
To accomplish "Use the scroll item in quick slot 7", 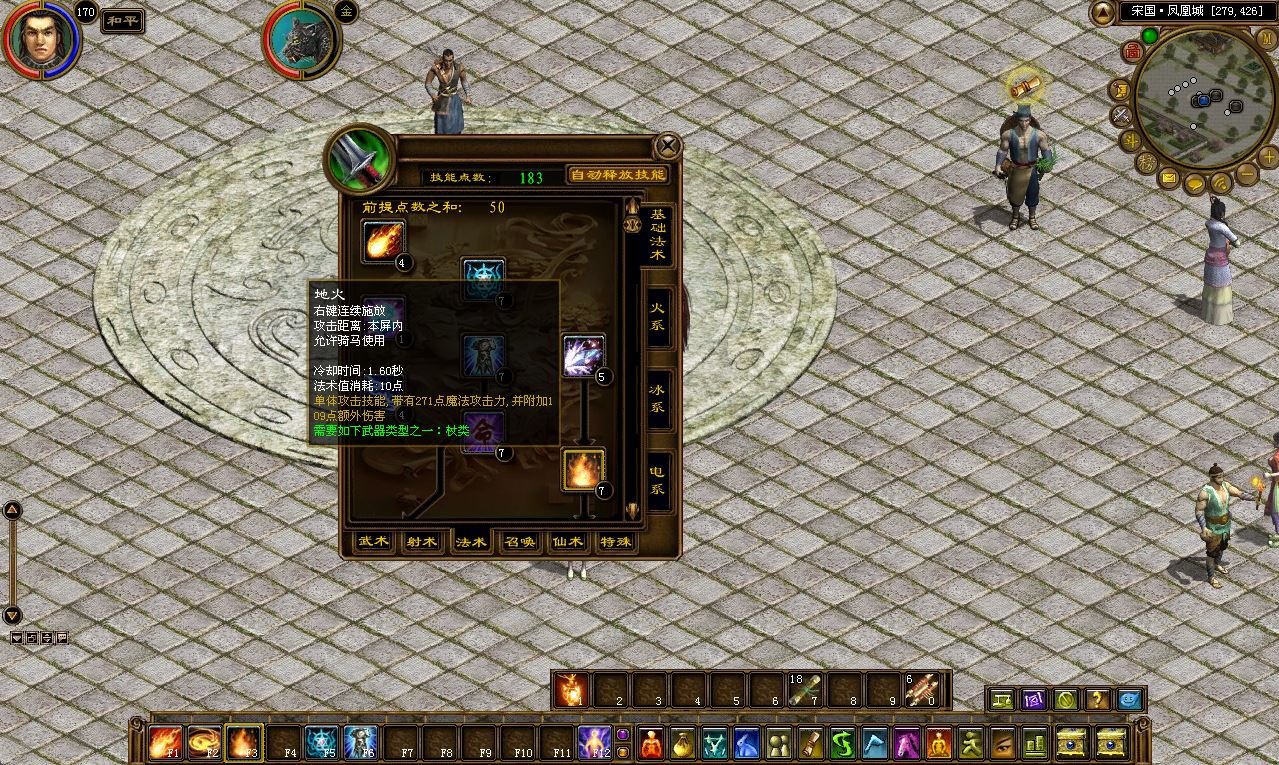I will (806, 690).
